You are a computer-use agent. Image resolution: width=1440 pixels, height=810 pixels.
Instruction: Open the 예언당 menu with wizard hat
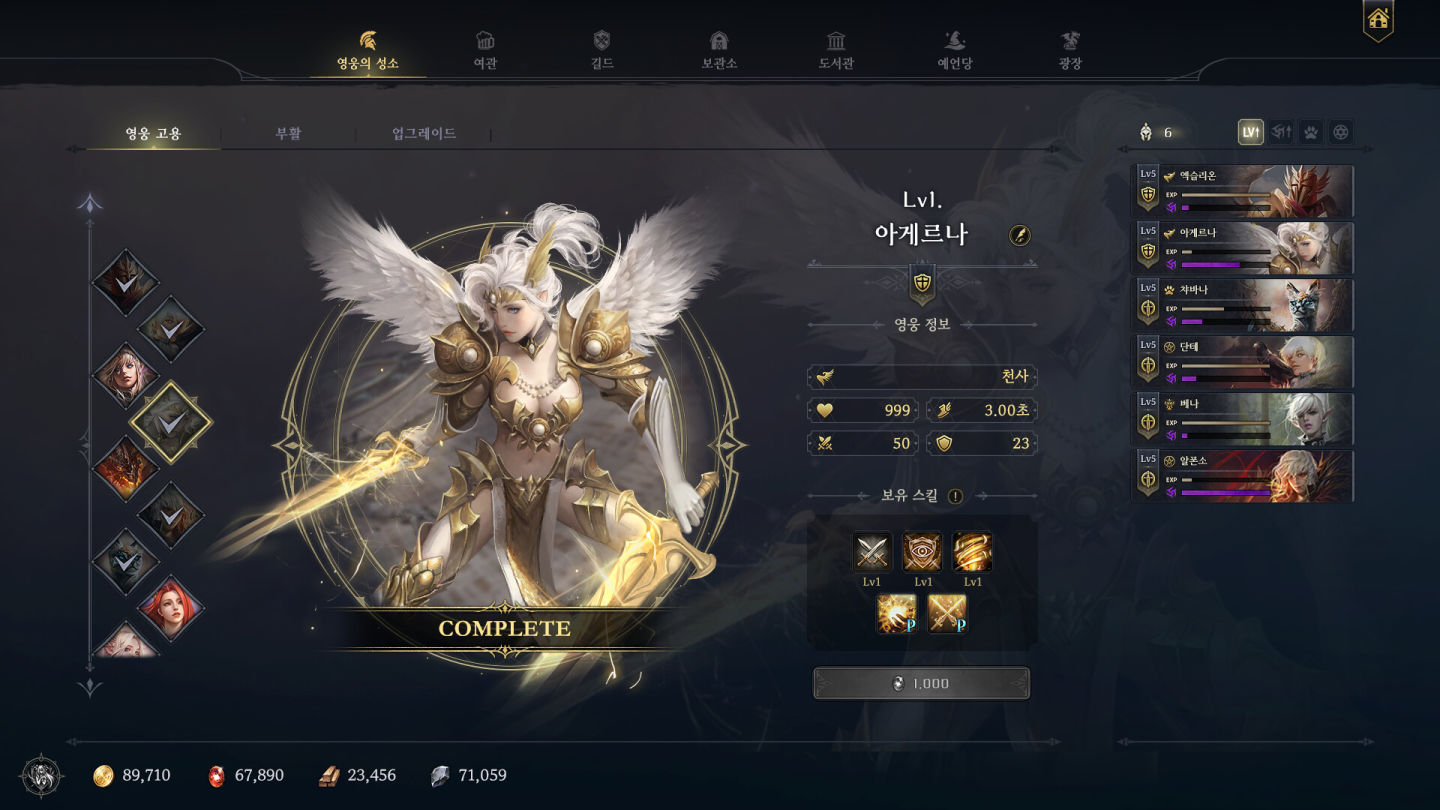coord(953,51)
